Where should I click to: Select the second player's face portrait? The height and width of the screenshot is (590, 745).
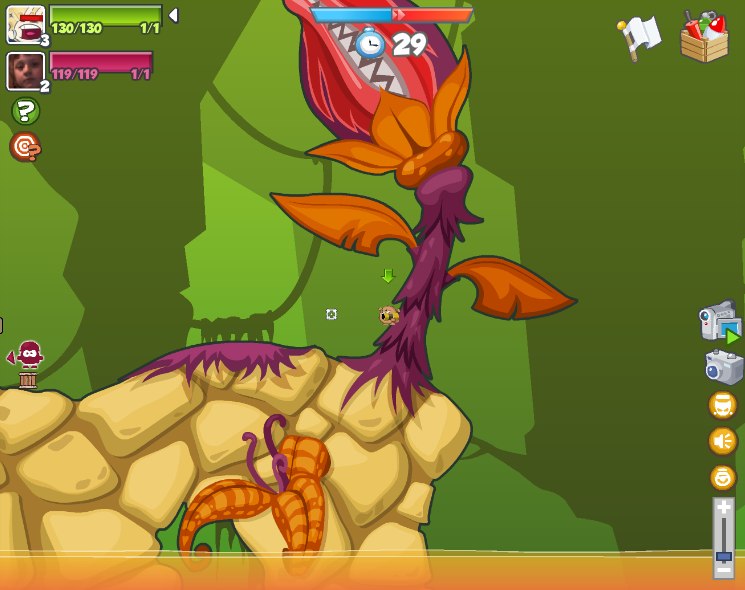tap(24, 71)
